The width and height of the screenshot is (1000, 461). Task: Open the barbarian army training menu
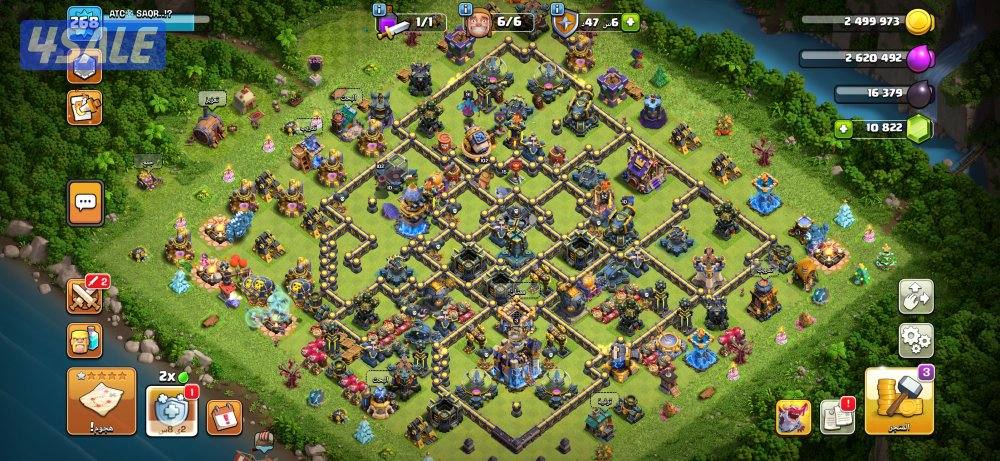(x=85, y=341)
